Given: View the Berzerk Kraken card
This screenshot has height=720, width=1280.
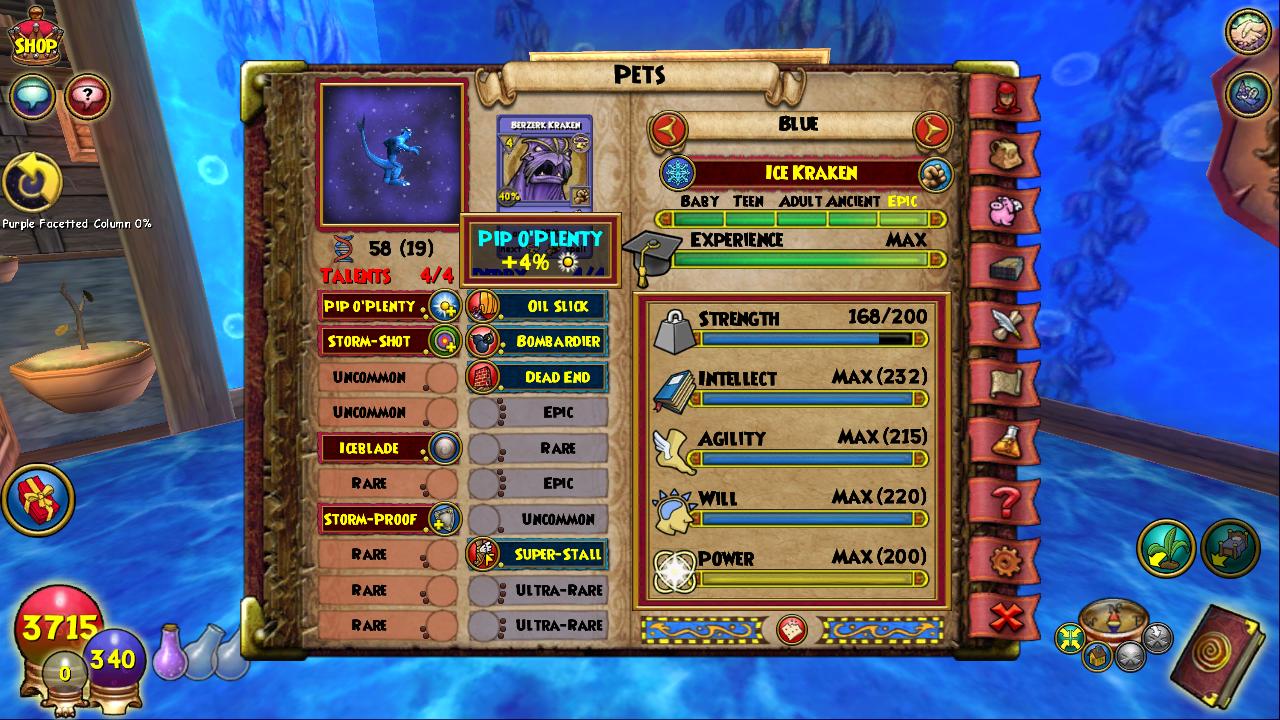Looking at the screenshot, I should click(544, 162).
